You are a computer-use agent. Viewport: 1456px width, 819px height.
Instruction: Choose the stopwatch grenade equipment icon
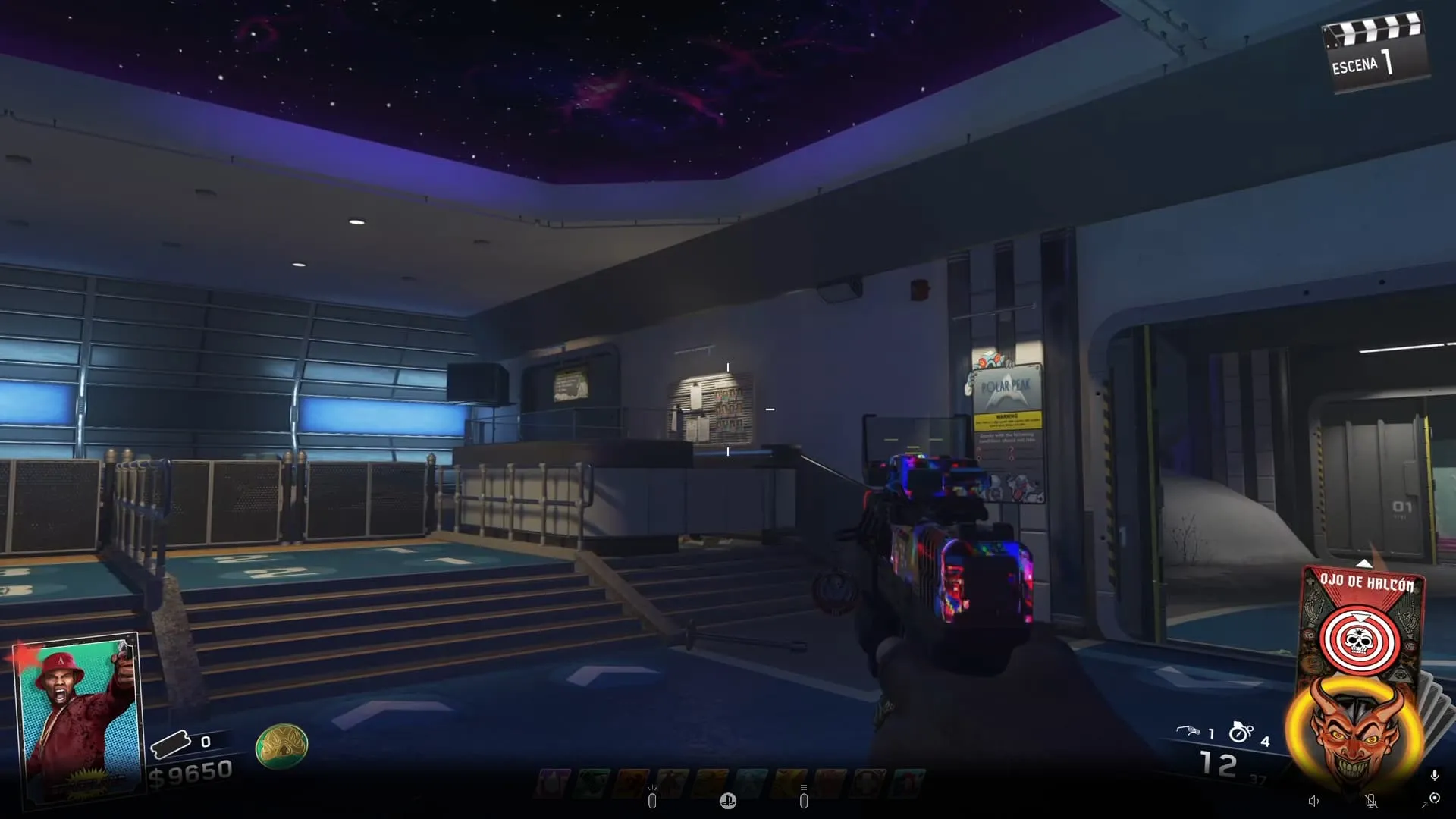(1241, 731)
